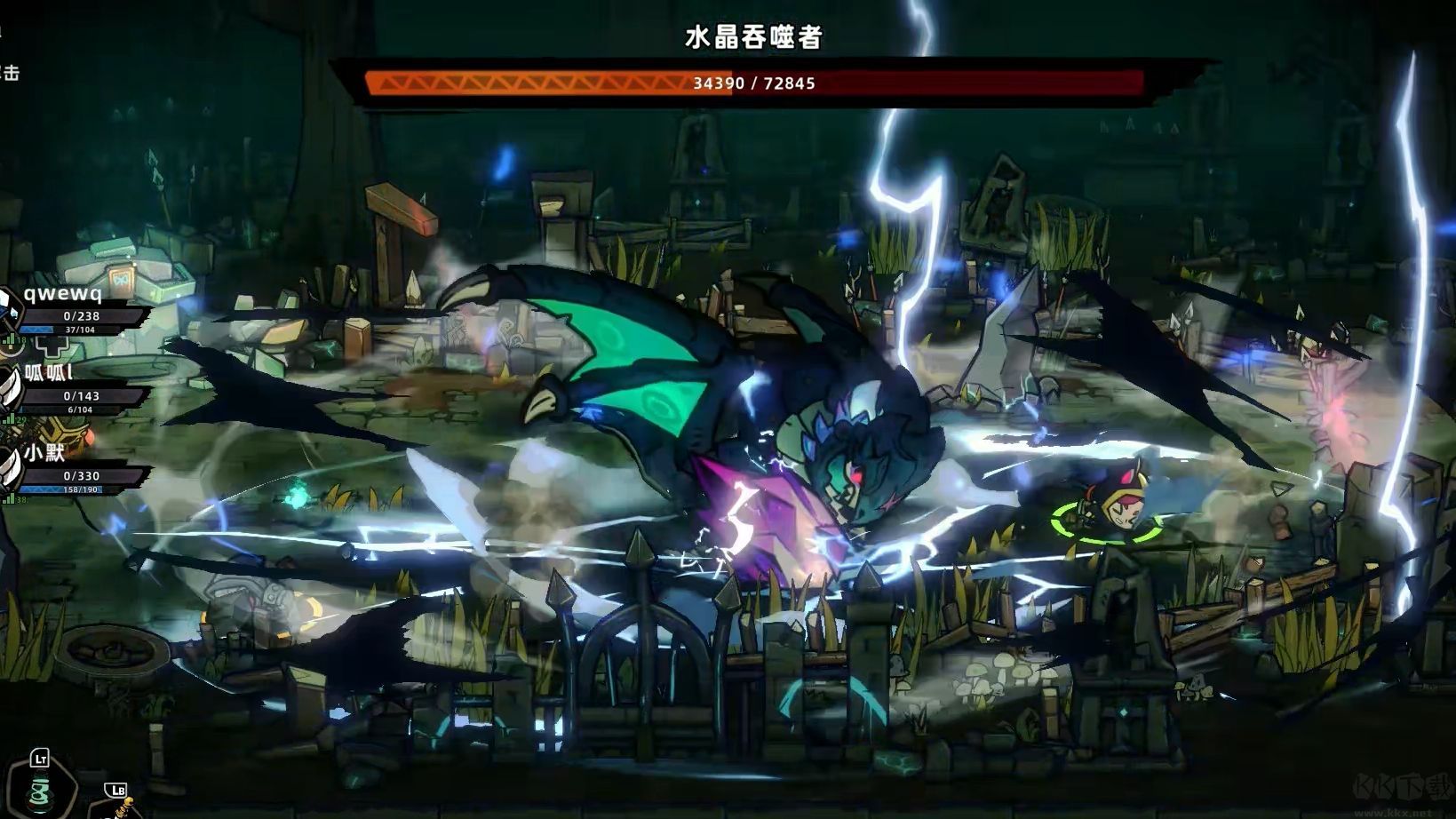Click qwewq's character portrait icon
Image resolution: width=1456 pixels, height=819 pixels.
[11, 309]
